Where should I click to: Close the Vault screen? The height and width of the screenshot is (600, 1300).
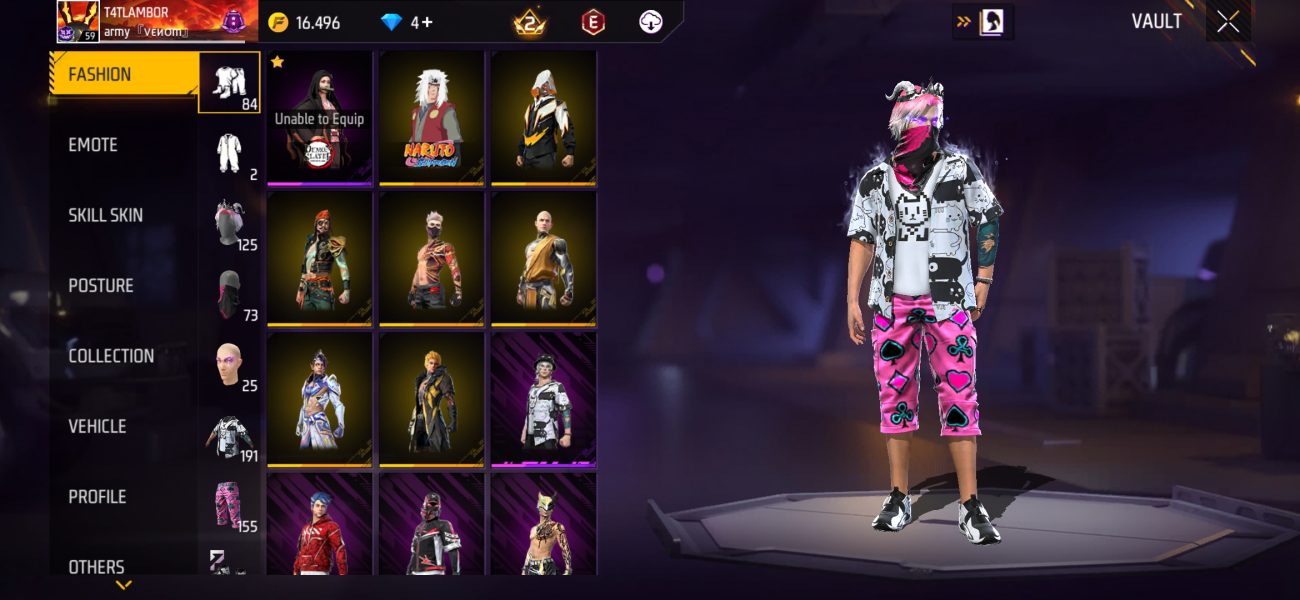(x=1228, y=22)
